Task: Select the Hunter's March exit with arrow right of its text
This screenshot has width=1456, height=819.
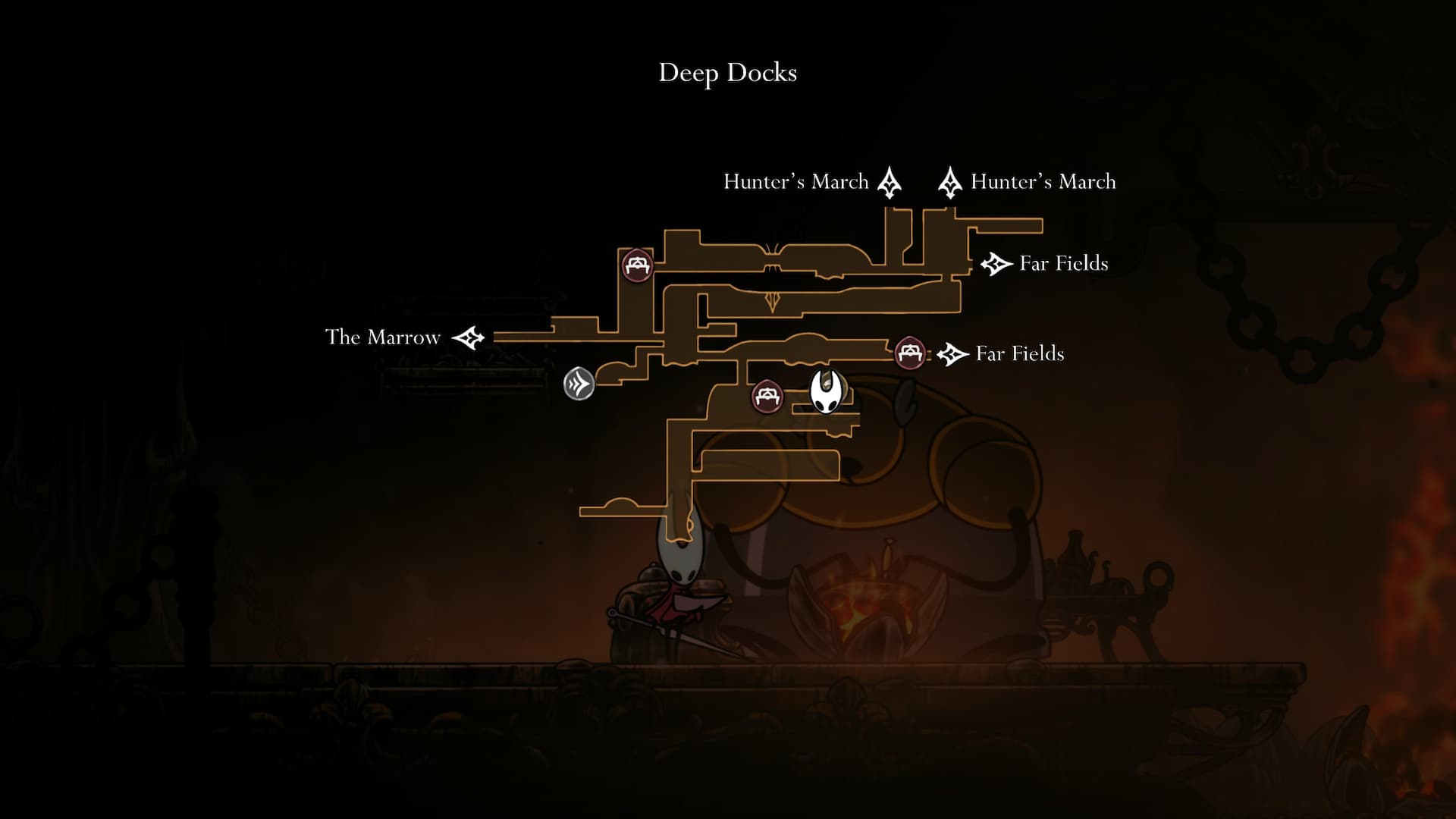Action: coord(890,183)
